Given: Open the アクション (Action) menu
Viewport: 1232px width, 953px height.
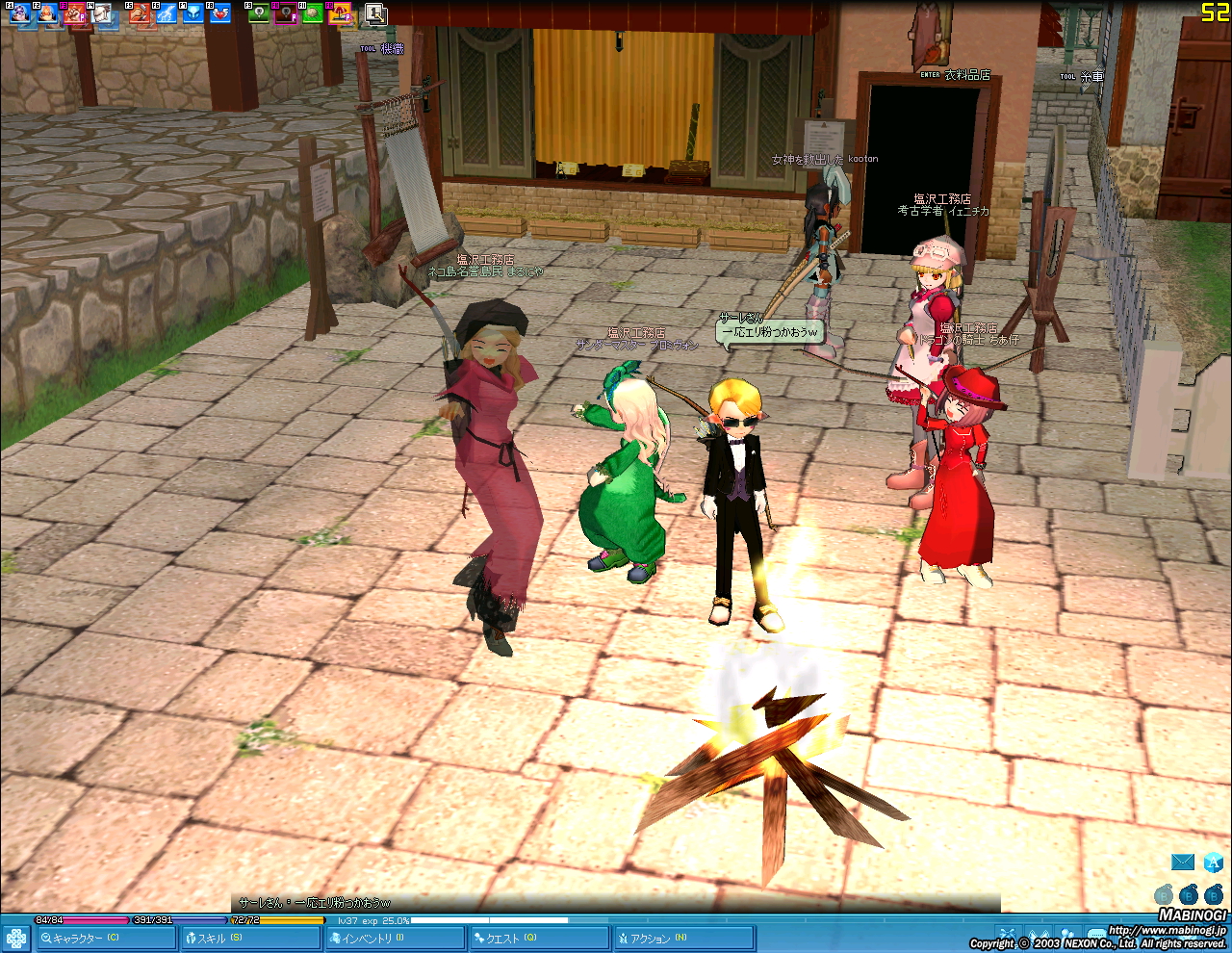Looking at the screenshot, I should coord(683,938).
